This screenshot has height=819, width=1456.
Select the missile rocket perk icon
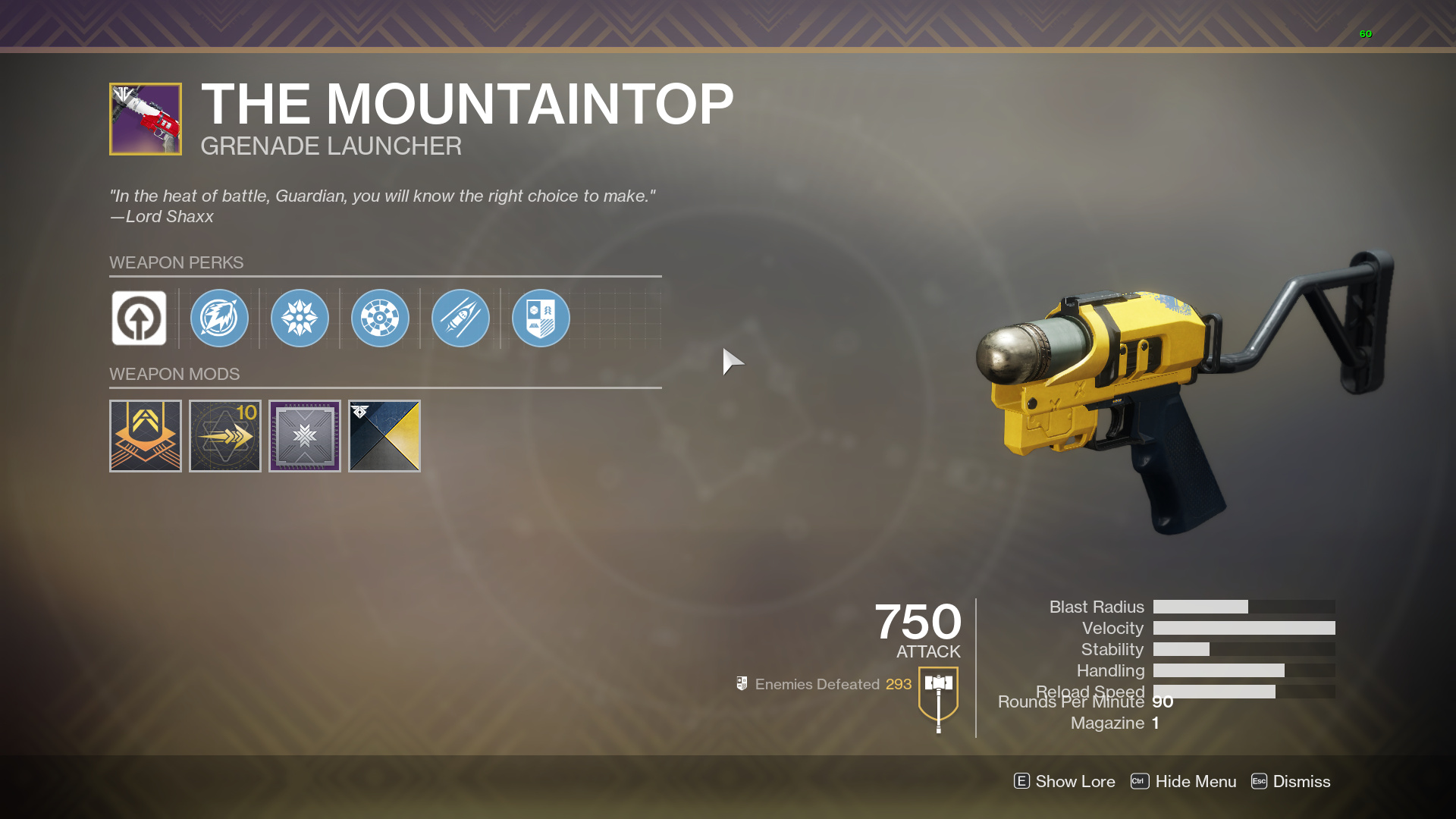pyautogui.click(x=460, y=318)
